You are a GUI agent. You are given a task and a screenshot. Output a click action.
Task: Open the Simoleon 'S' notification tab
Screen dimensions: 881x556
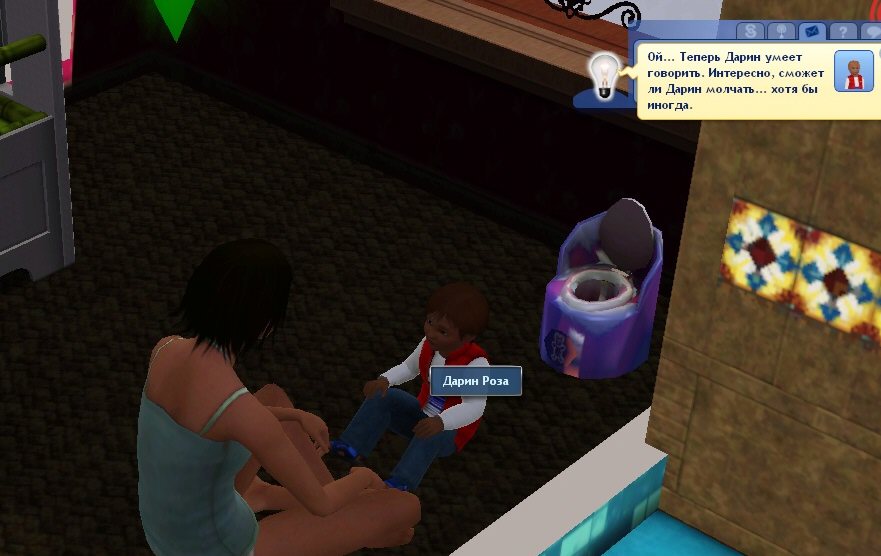(752, 33)
